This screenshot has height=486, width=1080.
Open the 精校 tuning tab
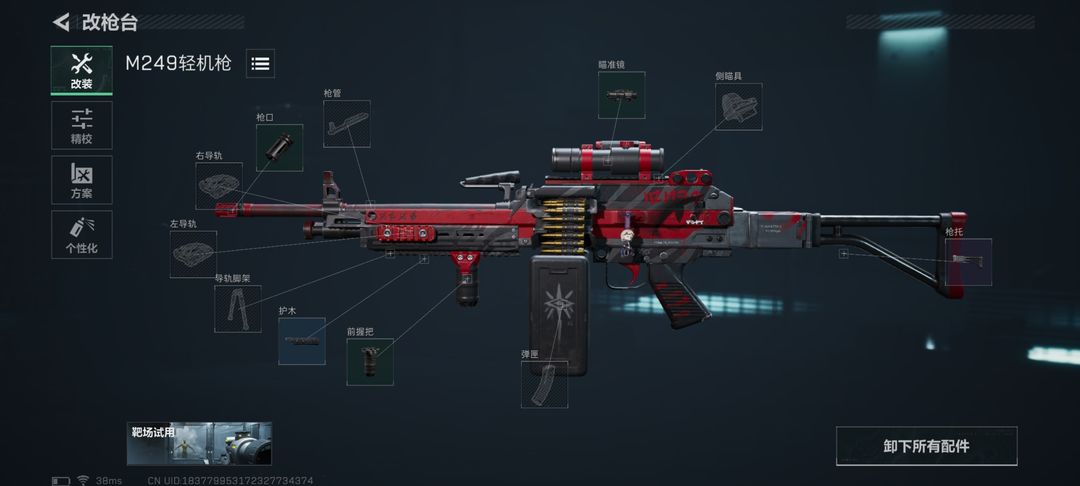click(81, 125)
